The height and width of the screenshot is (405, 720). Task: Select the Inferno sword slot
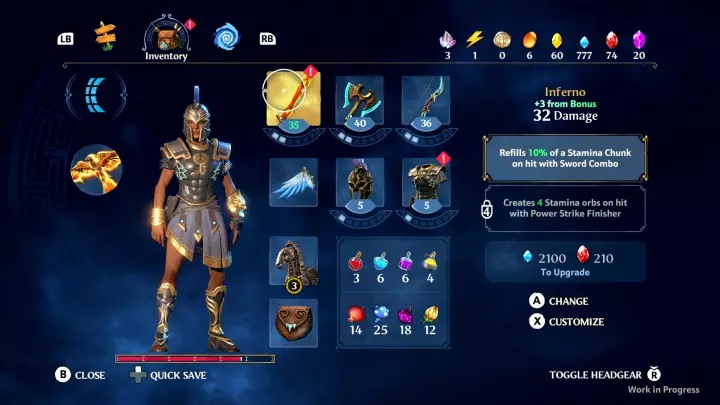[x=293, y=100]
